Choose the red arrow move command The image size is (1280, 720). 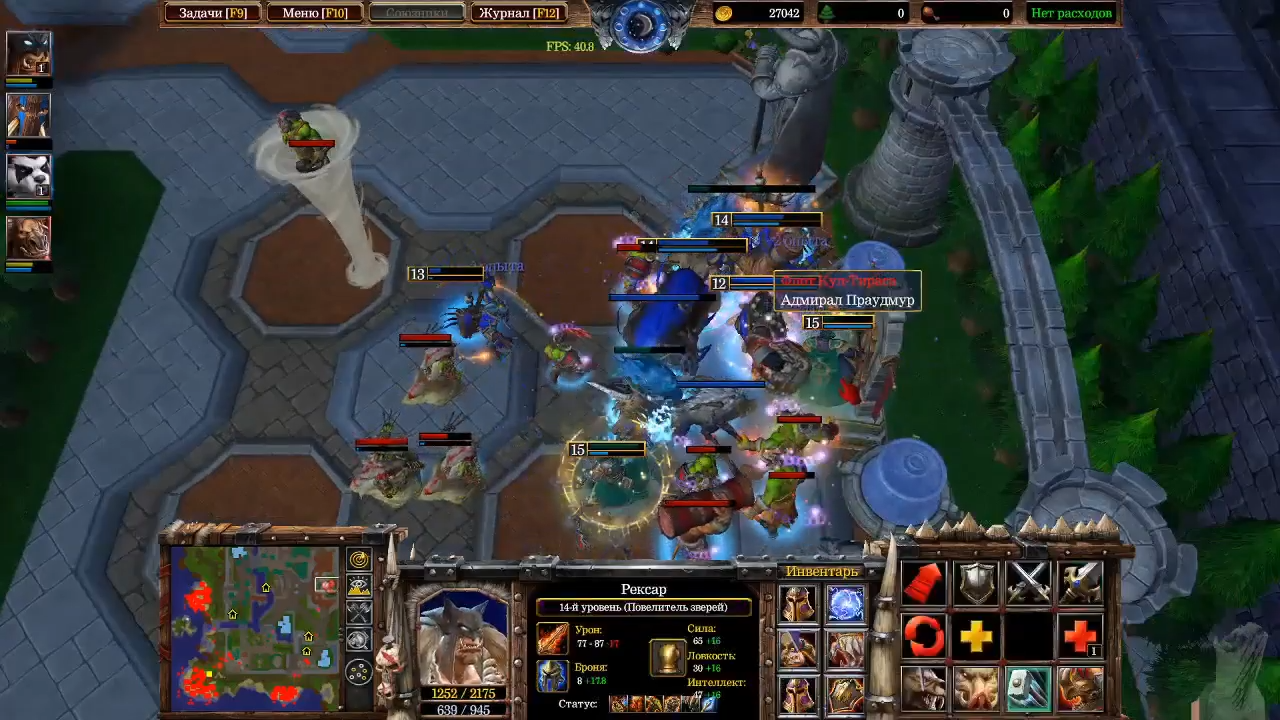pyautogui.click(x=924, y=583)
